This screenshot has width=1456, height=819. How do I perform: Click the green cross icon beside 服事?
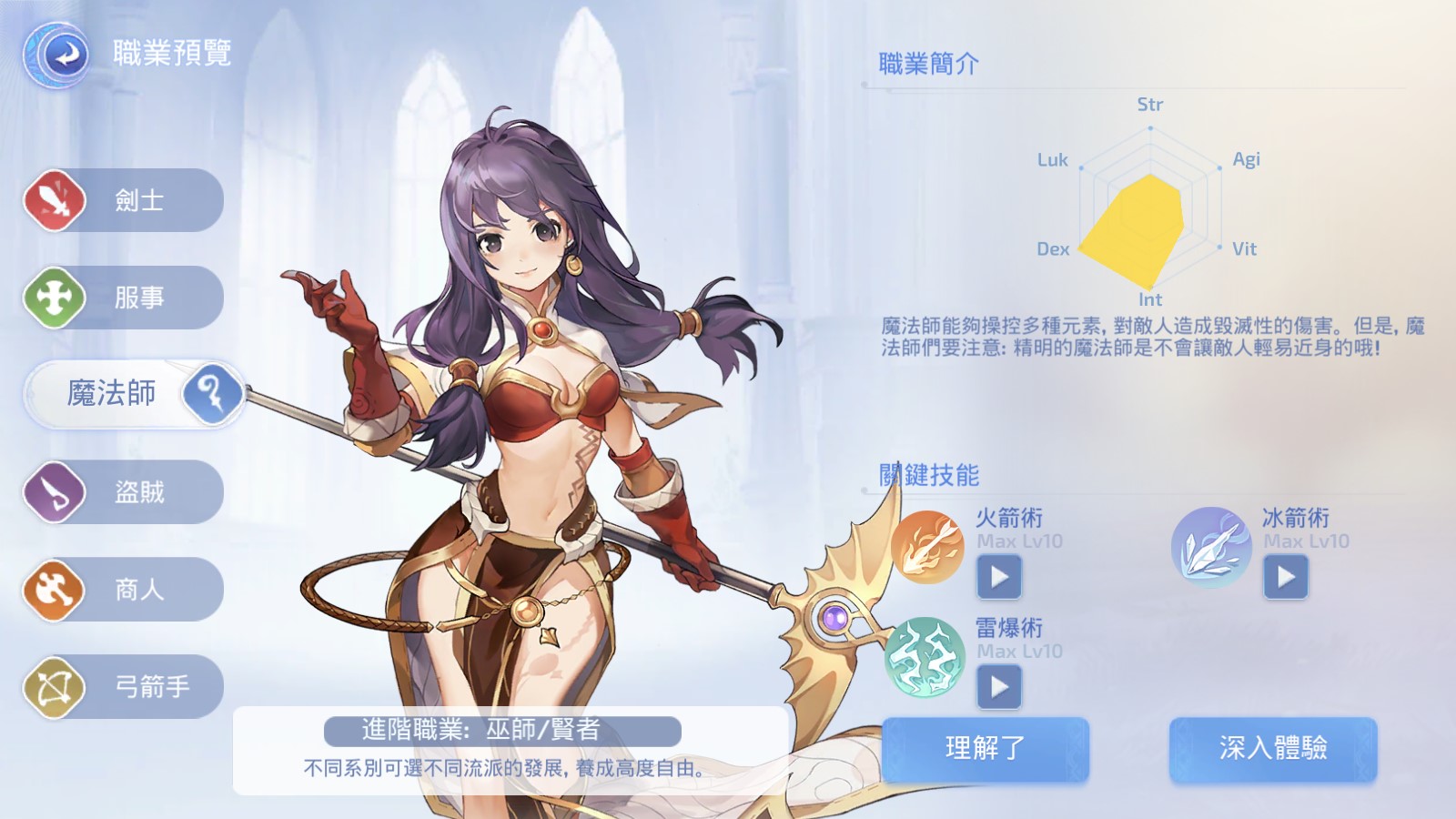(55, 297)
